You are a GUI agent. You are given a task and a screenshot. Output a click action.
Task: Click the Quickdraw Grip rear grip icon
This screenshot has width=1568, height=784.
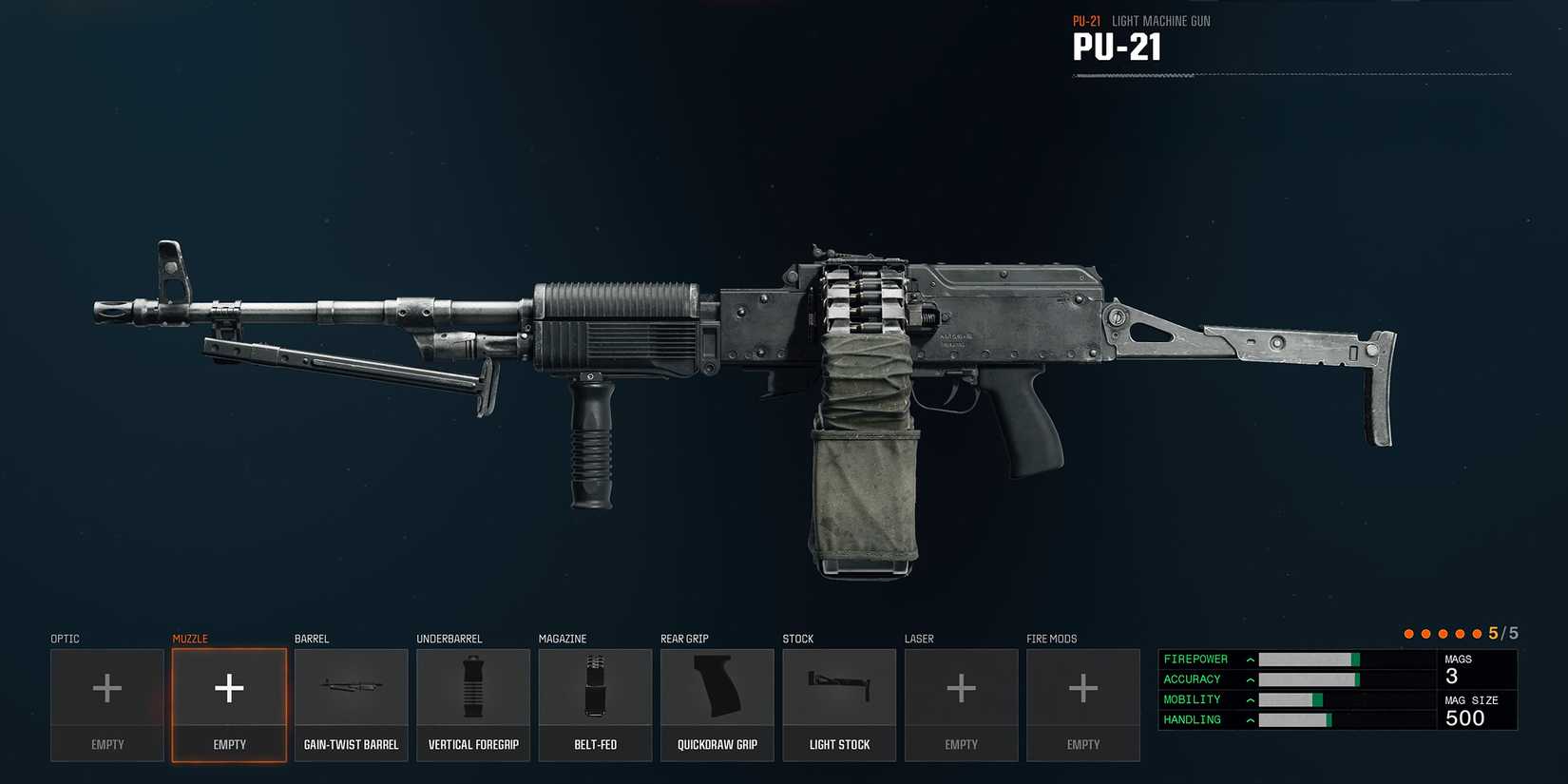(717, 686)
